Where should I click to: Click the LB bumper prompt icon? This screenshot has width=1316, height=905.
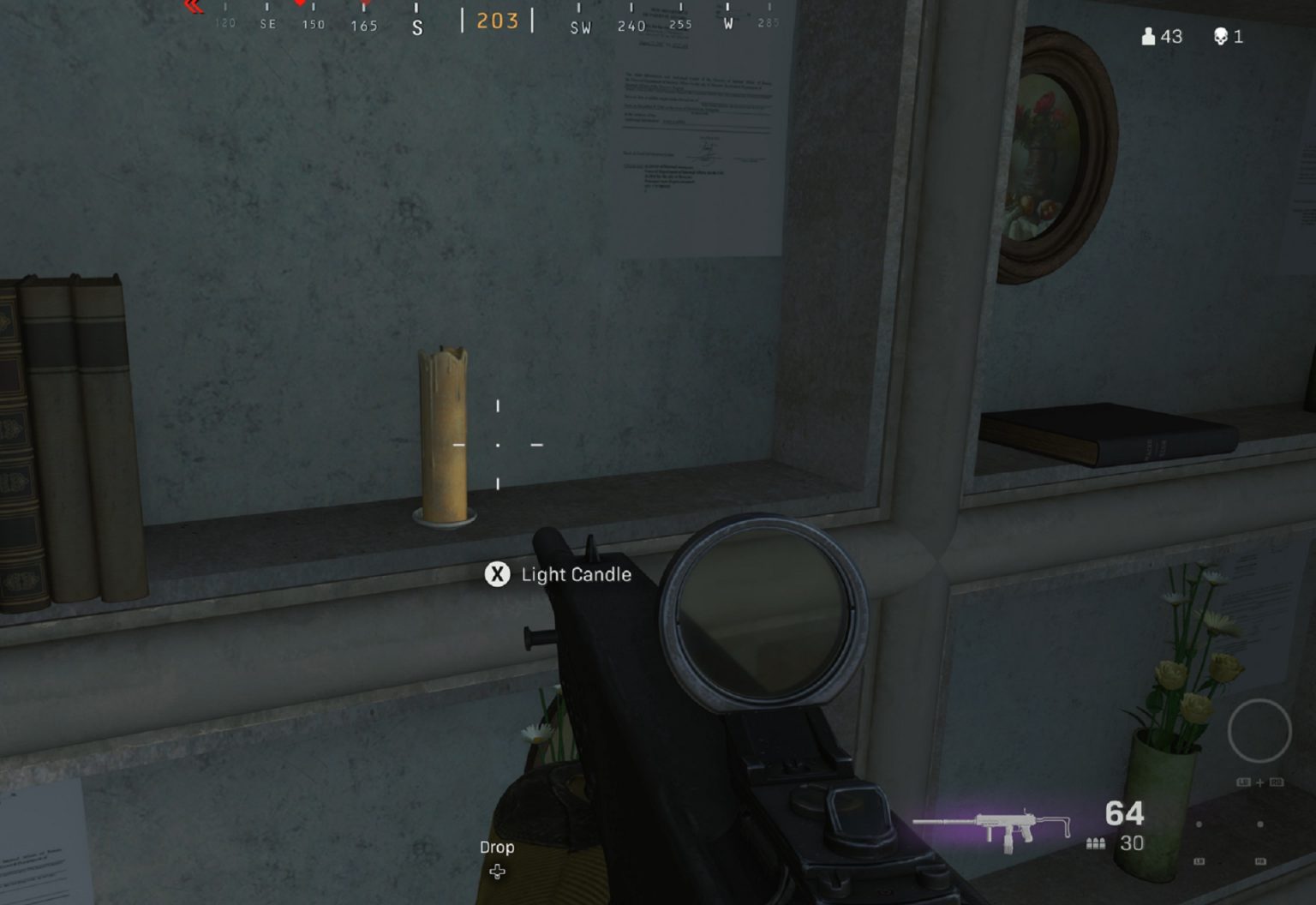(1244, 782)
